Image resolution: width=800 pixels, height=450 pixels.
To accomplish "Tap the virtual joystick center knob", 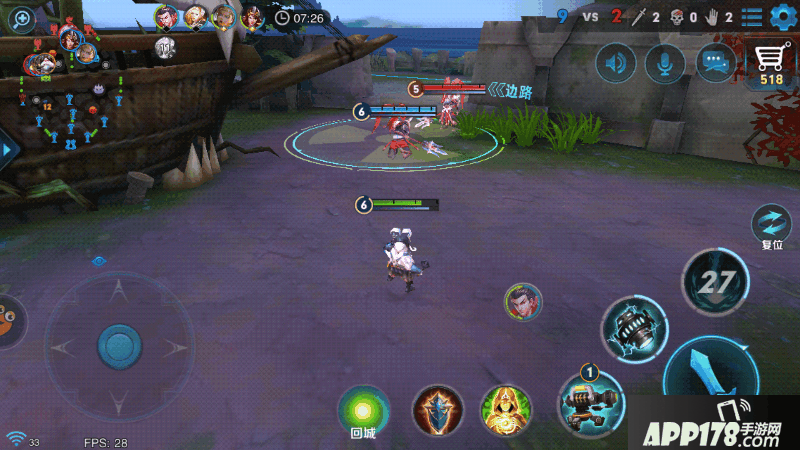I will [x=119, y=346].
